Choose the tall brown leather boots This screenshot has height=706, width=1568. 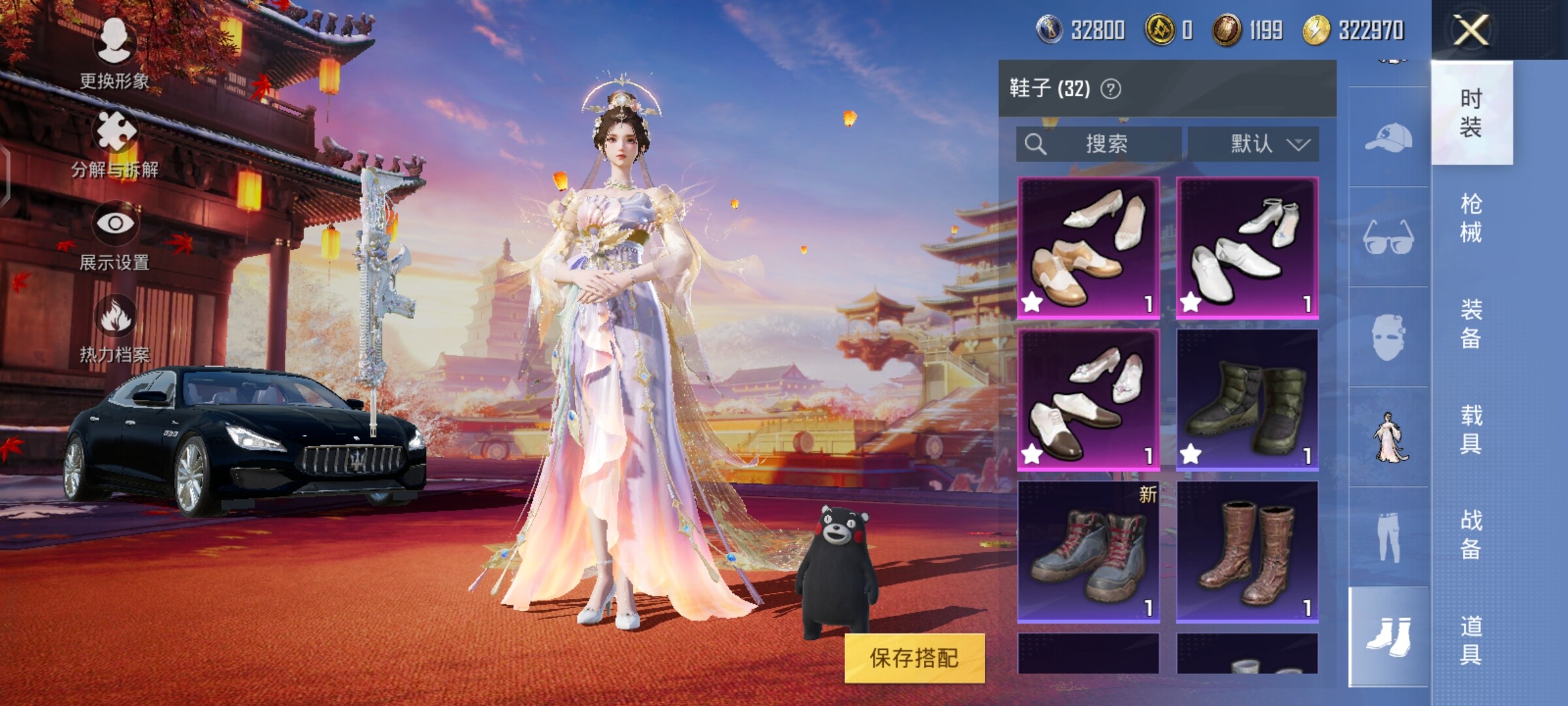tap(1247, 552)
